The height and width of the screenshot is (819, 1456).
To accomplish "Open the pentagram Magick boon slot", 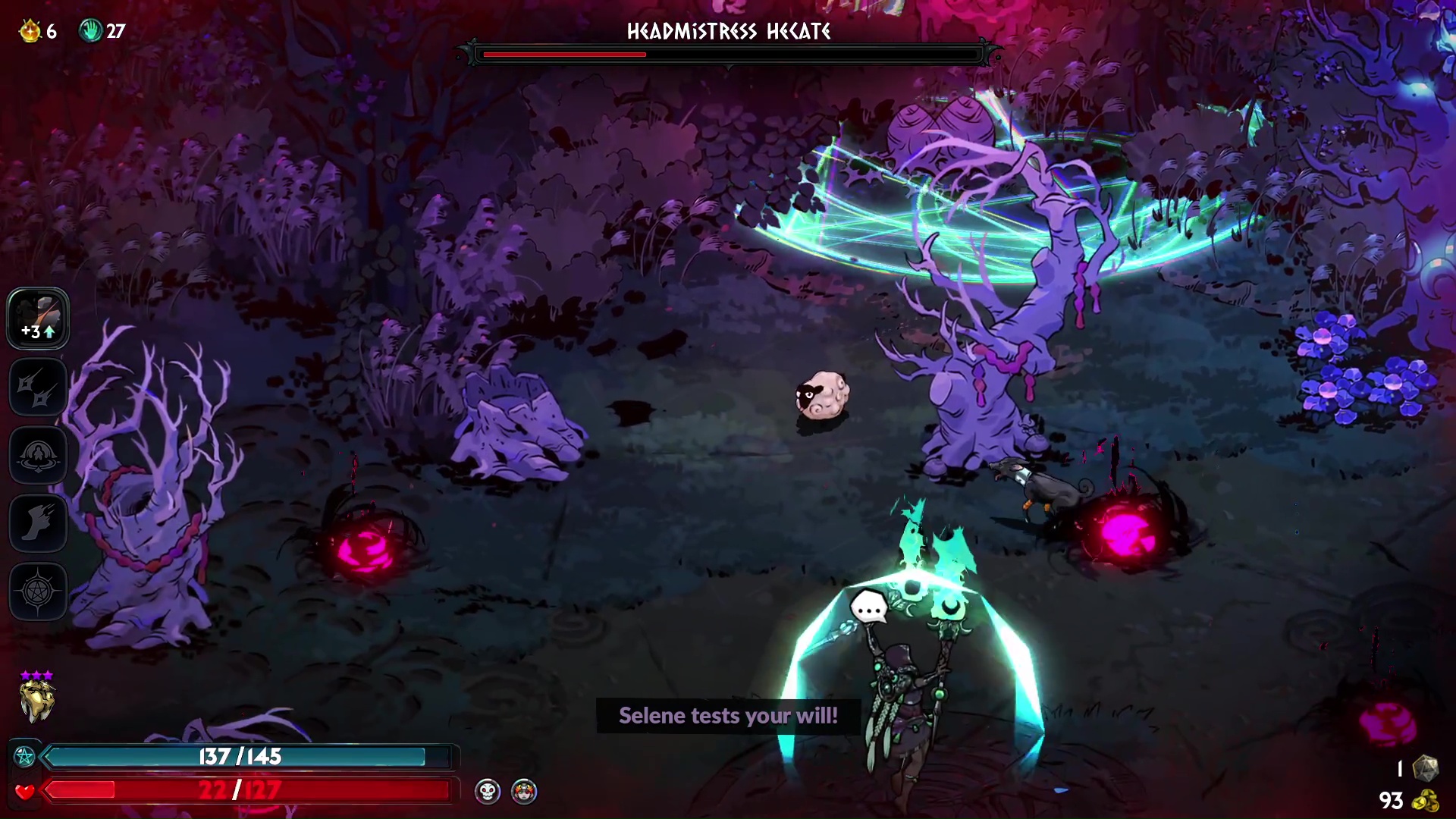I will click(x=38, y=591).
